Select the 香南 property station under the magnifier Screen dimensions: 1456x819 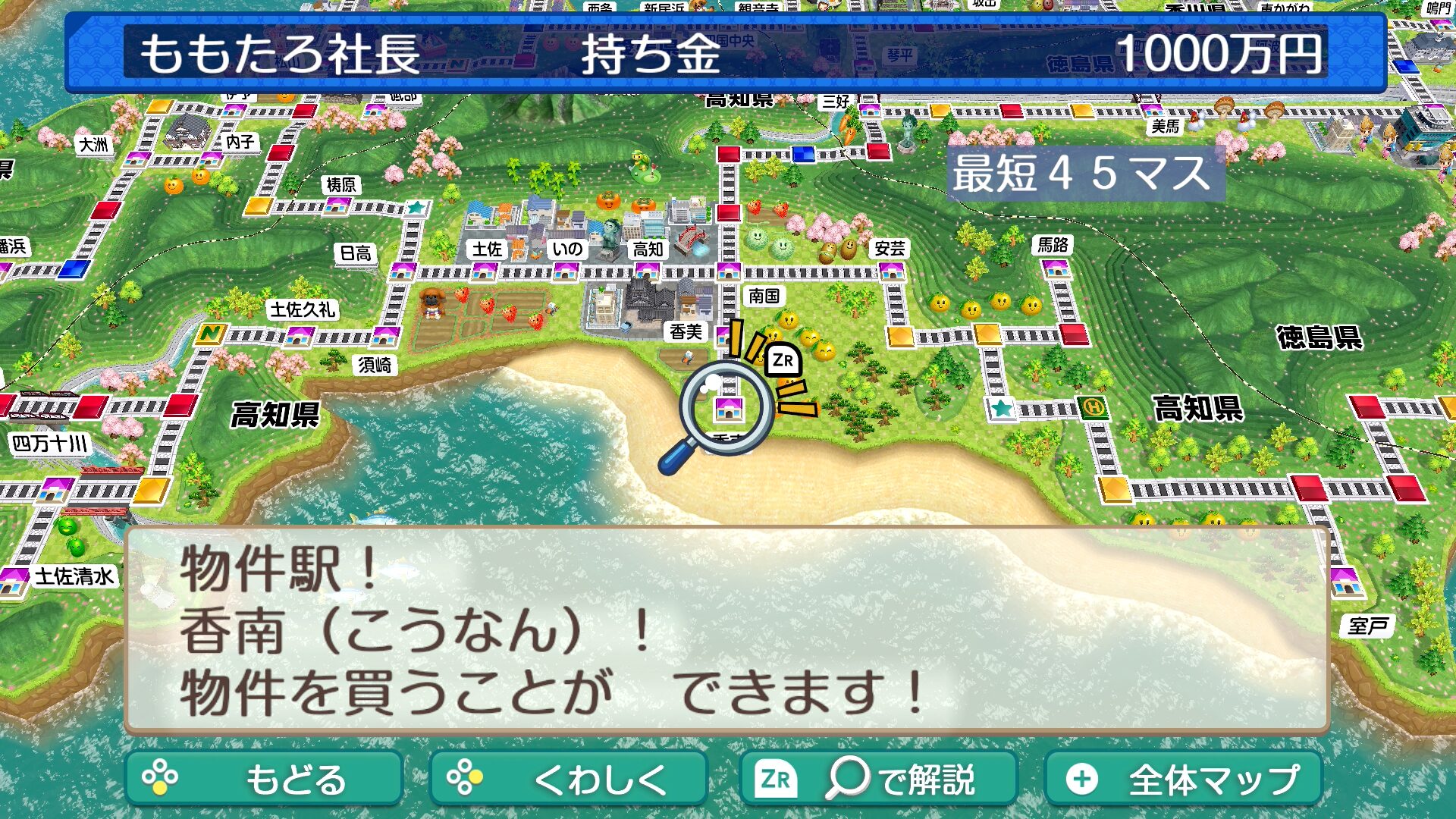tap(728, 408)
